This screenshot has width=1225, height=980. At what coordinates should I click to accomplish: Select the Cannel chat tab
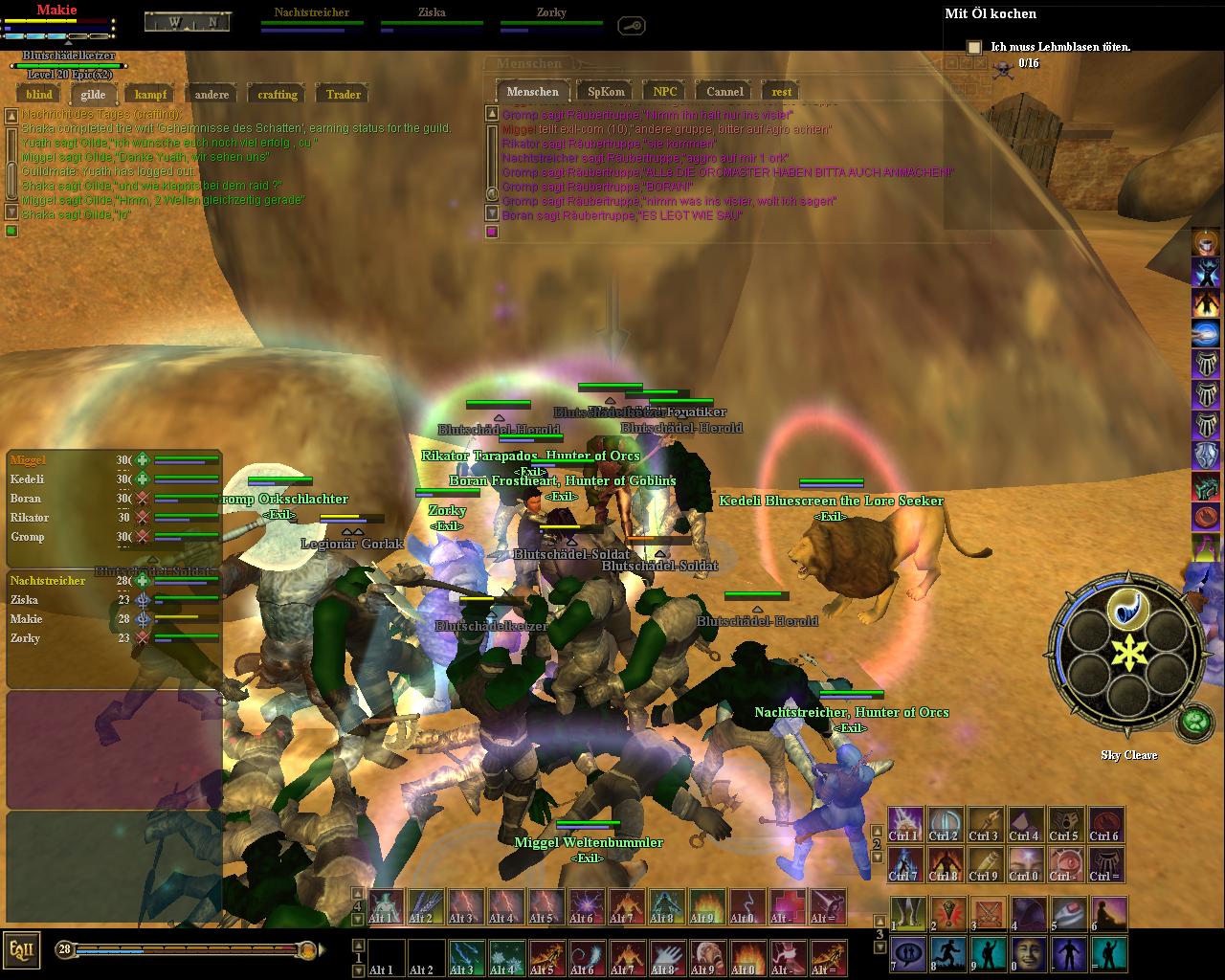(x=724, y=92)
